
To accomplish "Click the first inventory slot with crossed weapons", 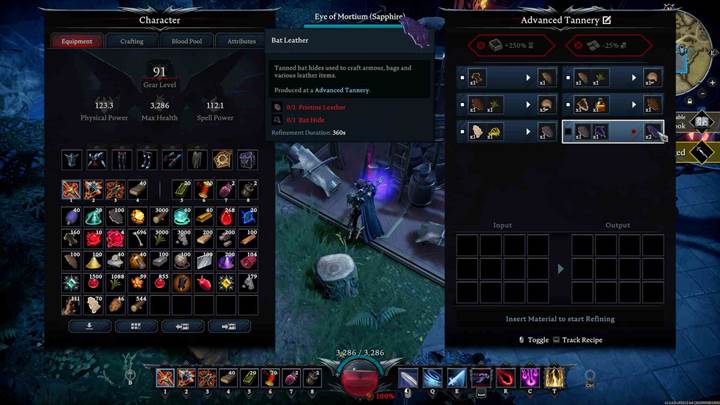I will 72,189.
